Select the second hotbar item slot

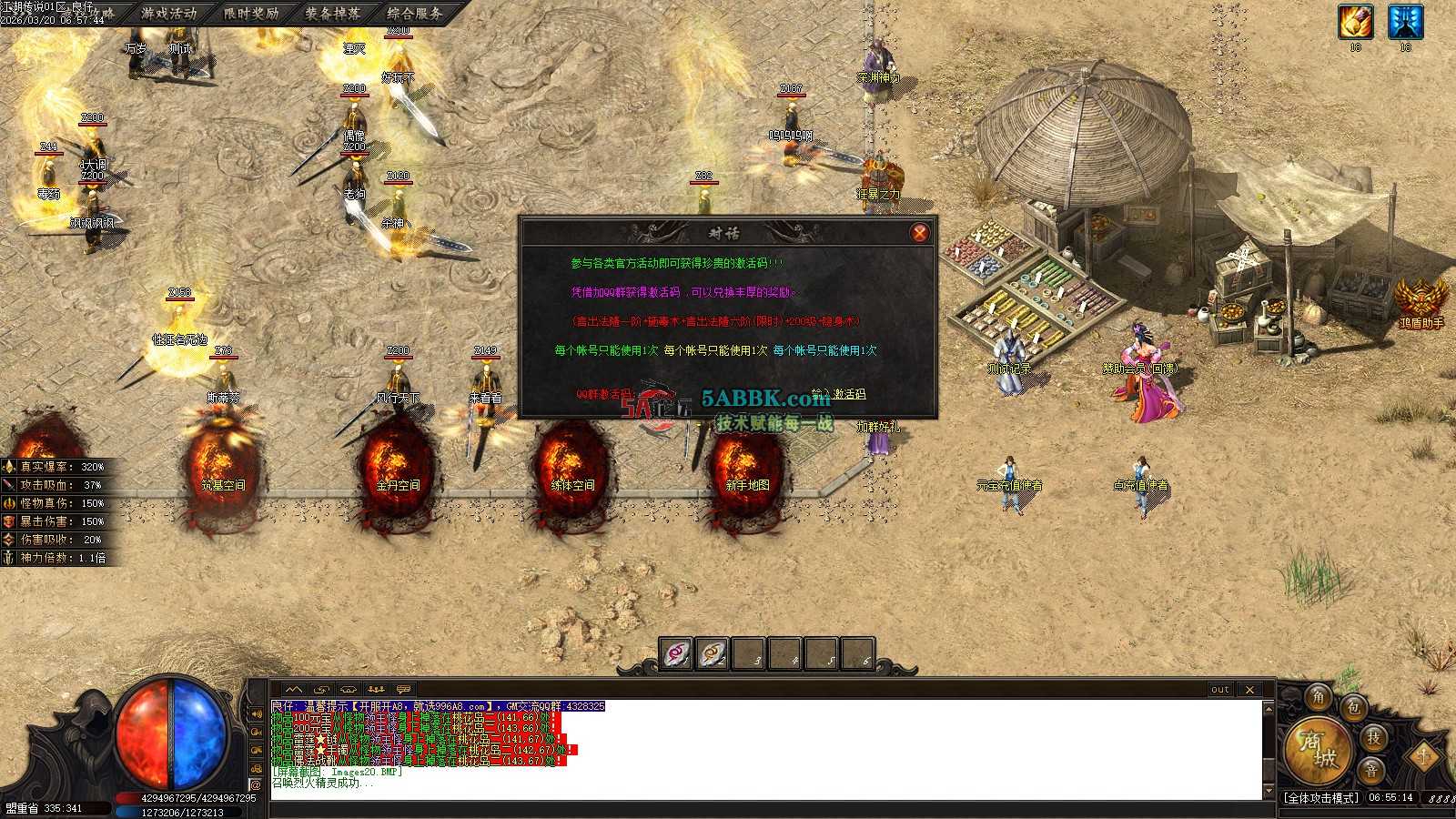713,653
